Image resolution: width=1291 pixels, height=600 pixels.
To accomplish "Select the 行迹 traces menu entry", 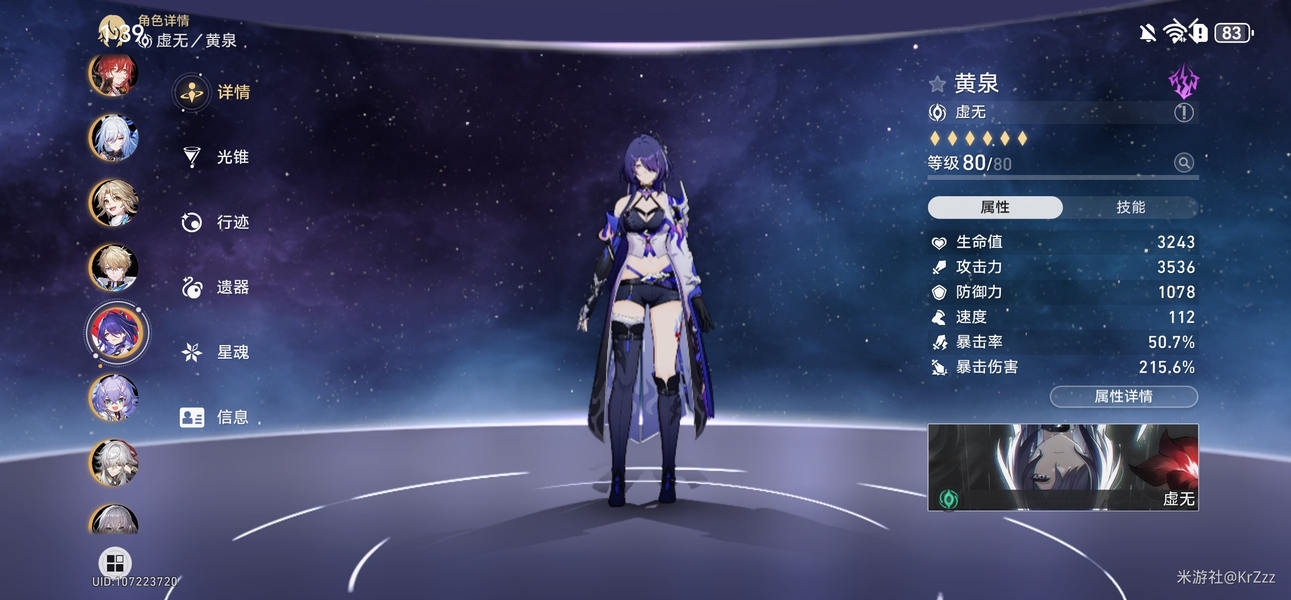I will 215,222.
